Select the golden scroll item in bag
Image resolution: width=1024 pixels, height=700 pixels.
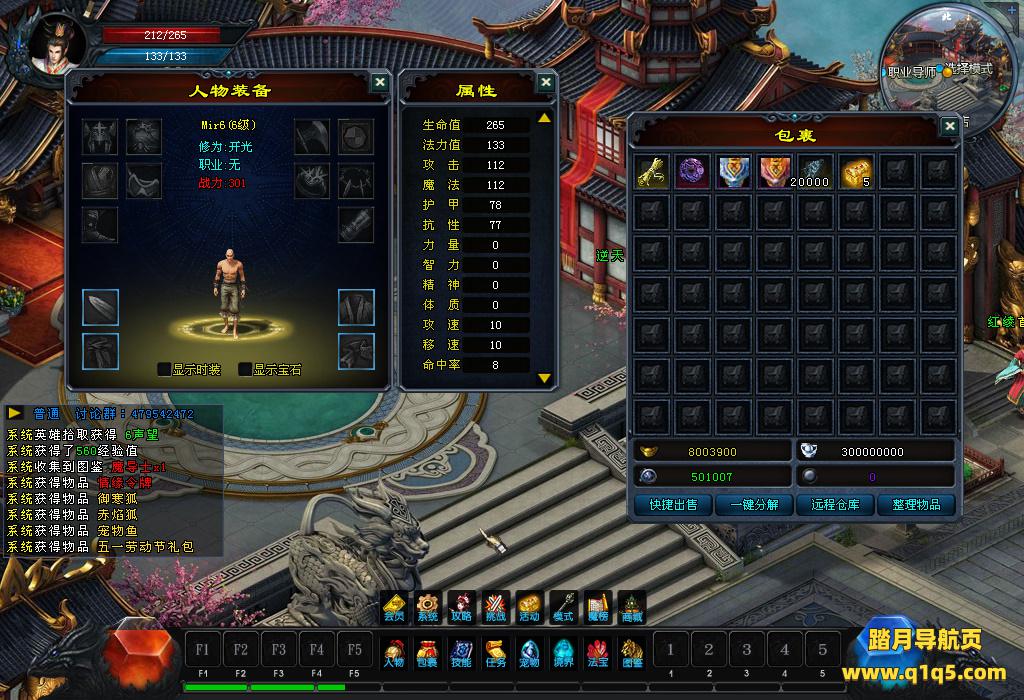652,171
